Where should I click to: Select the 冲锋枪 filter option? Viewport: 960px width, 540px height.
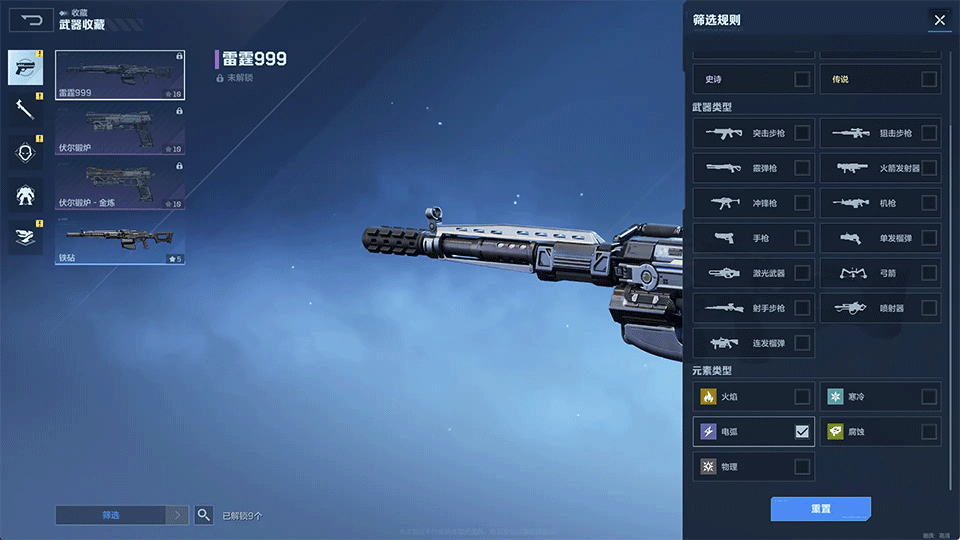pos(802,203)
